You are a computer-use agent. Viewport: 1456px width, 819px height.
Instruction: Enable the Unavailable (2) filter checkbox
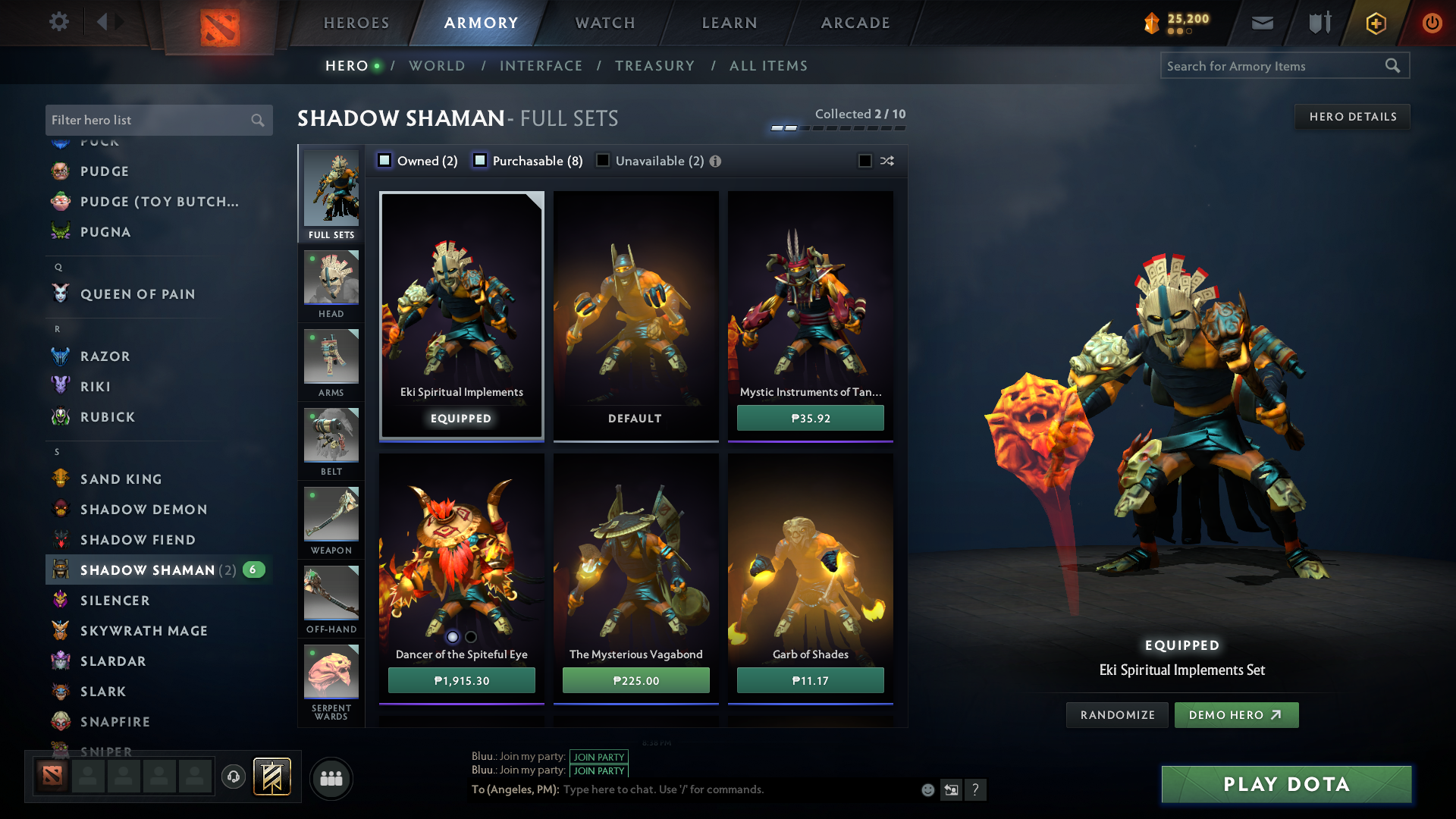click(603, 161)
